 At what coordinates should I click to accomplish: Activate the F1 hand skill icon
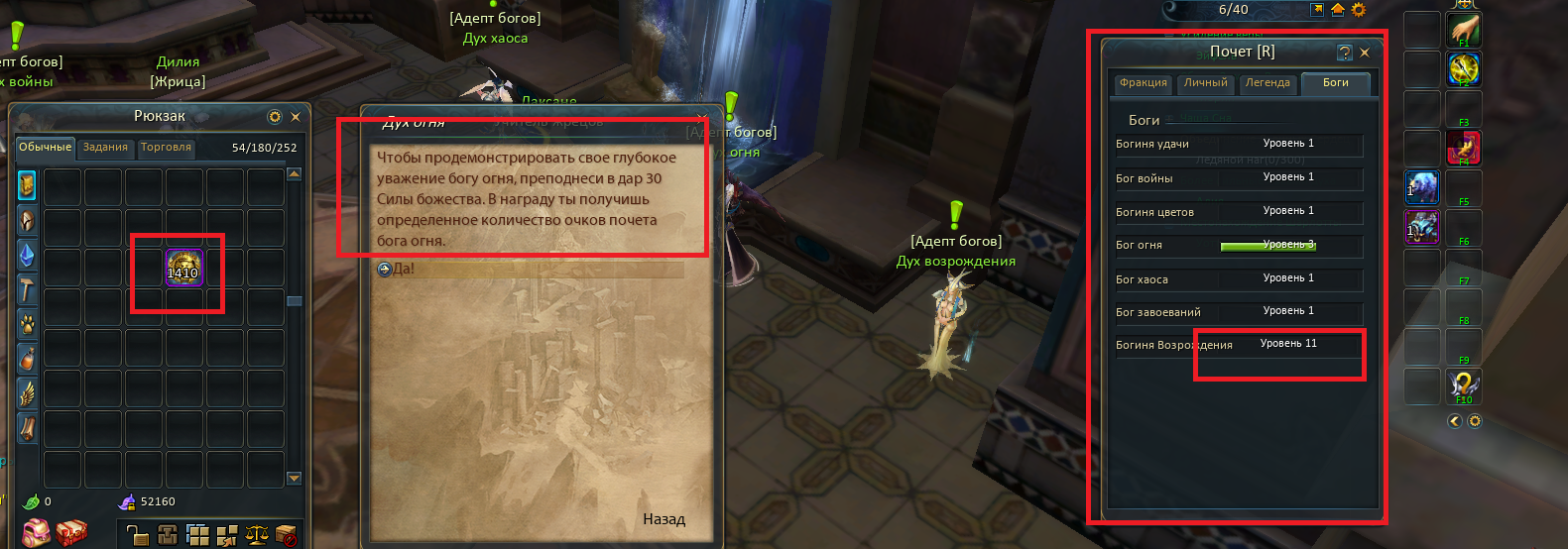click(1463, 30)
